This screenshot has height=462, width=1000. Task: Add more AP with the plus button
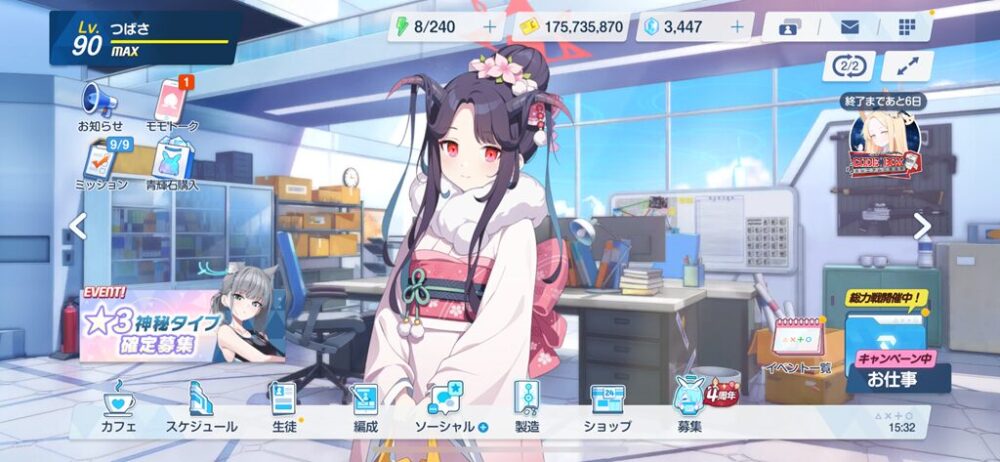489,27
